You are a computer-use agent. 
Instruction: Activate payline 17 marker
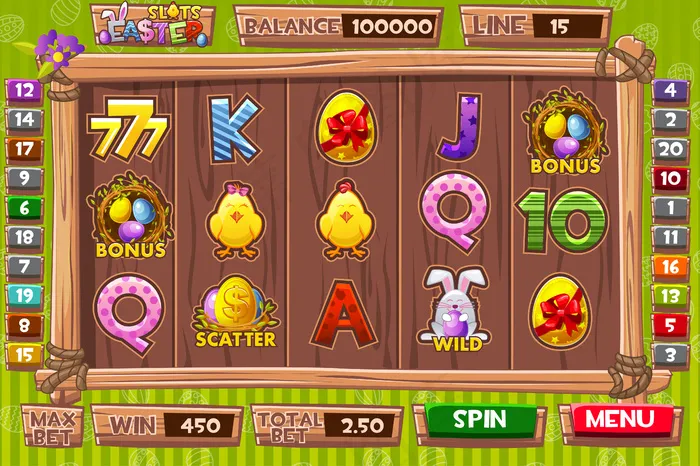tap(25, 149)
